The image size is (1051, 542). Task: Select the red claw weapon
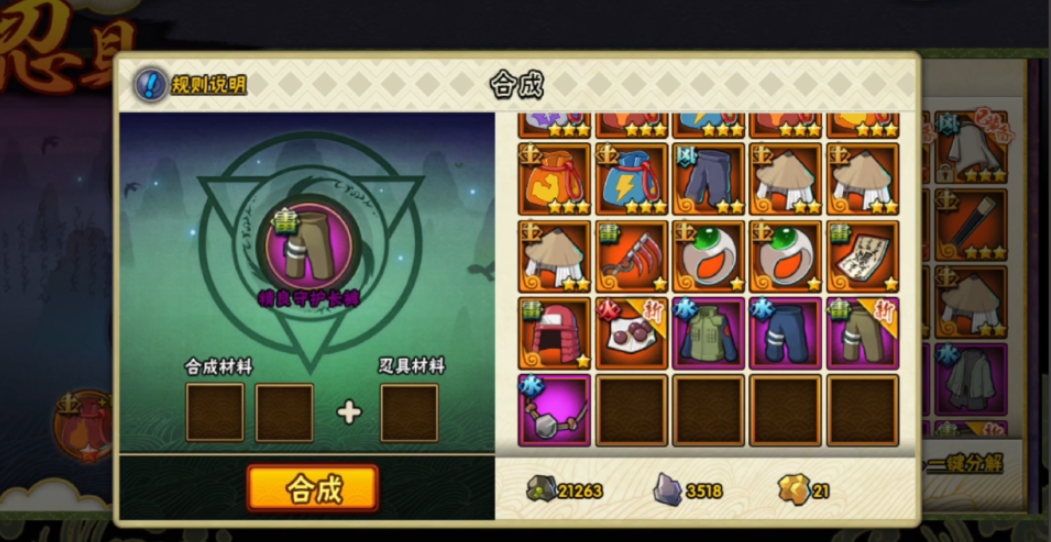pos(632,256)
